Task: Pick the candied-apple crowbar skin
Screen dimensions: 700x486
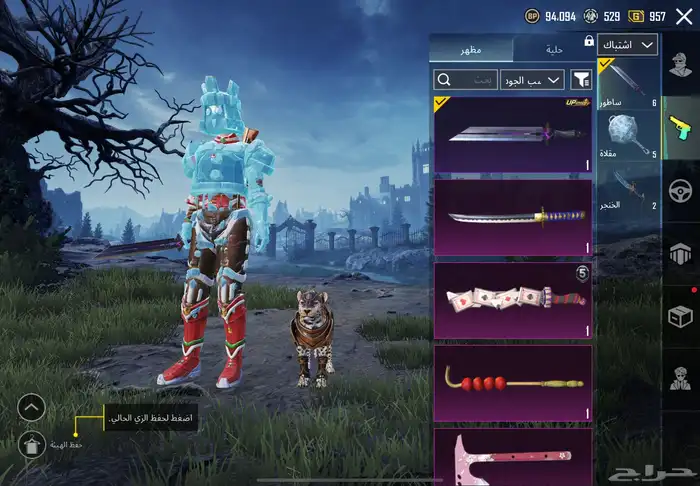Action: (x=512, y=382)
